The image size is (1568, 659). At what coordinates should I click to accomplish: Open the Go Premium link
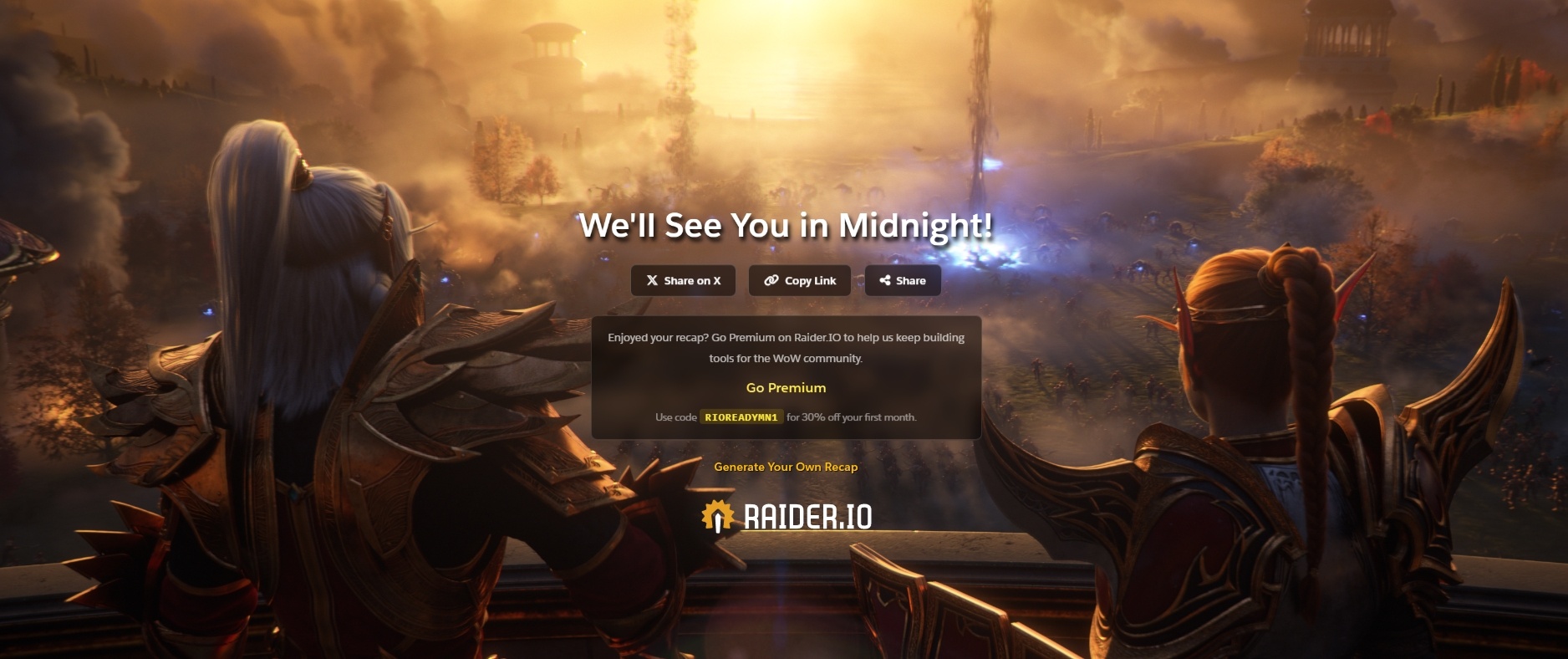coord(785,388)
